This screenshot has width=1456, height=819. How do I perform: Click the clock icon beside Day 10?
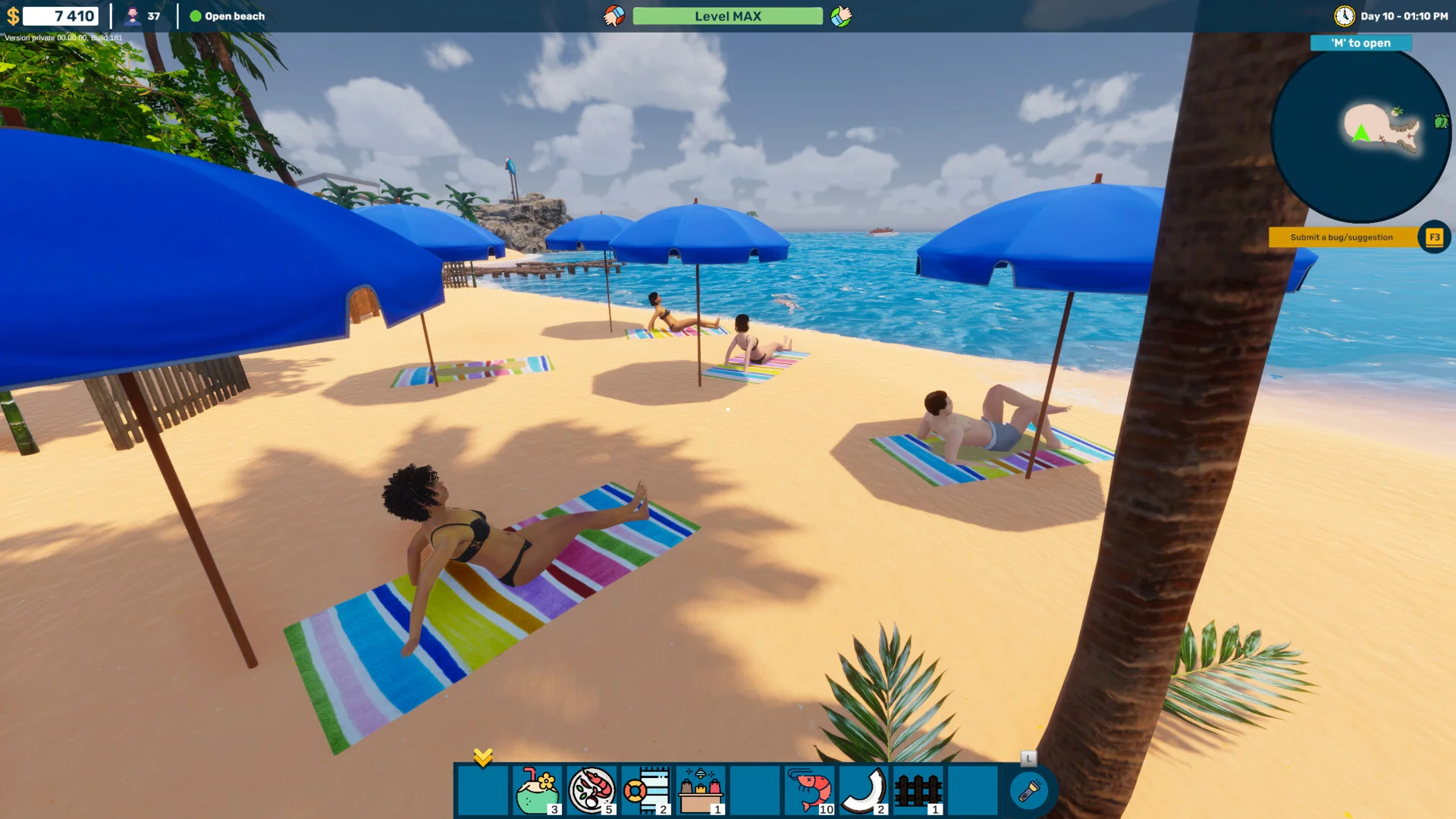[1345, 16]
